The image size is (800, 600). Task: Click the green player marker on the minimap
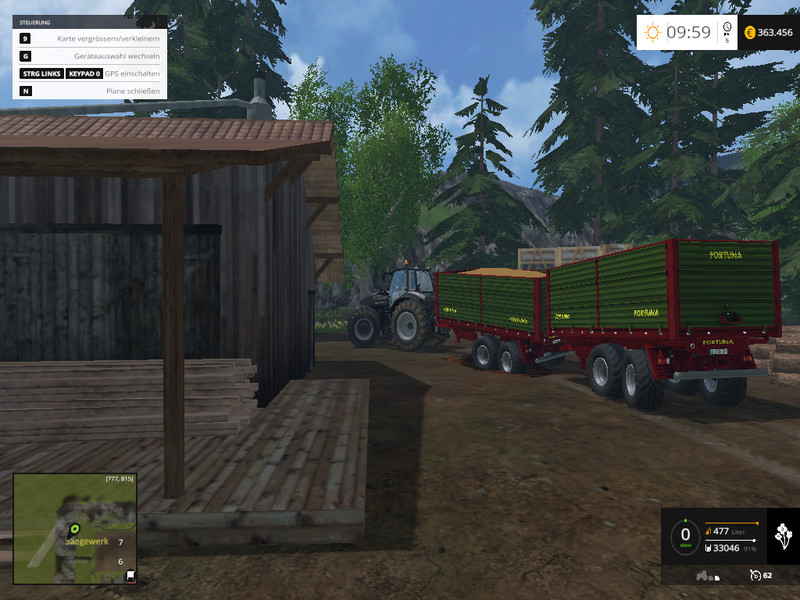click(73, 527)
